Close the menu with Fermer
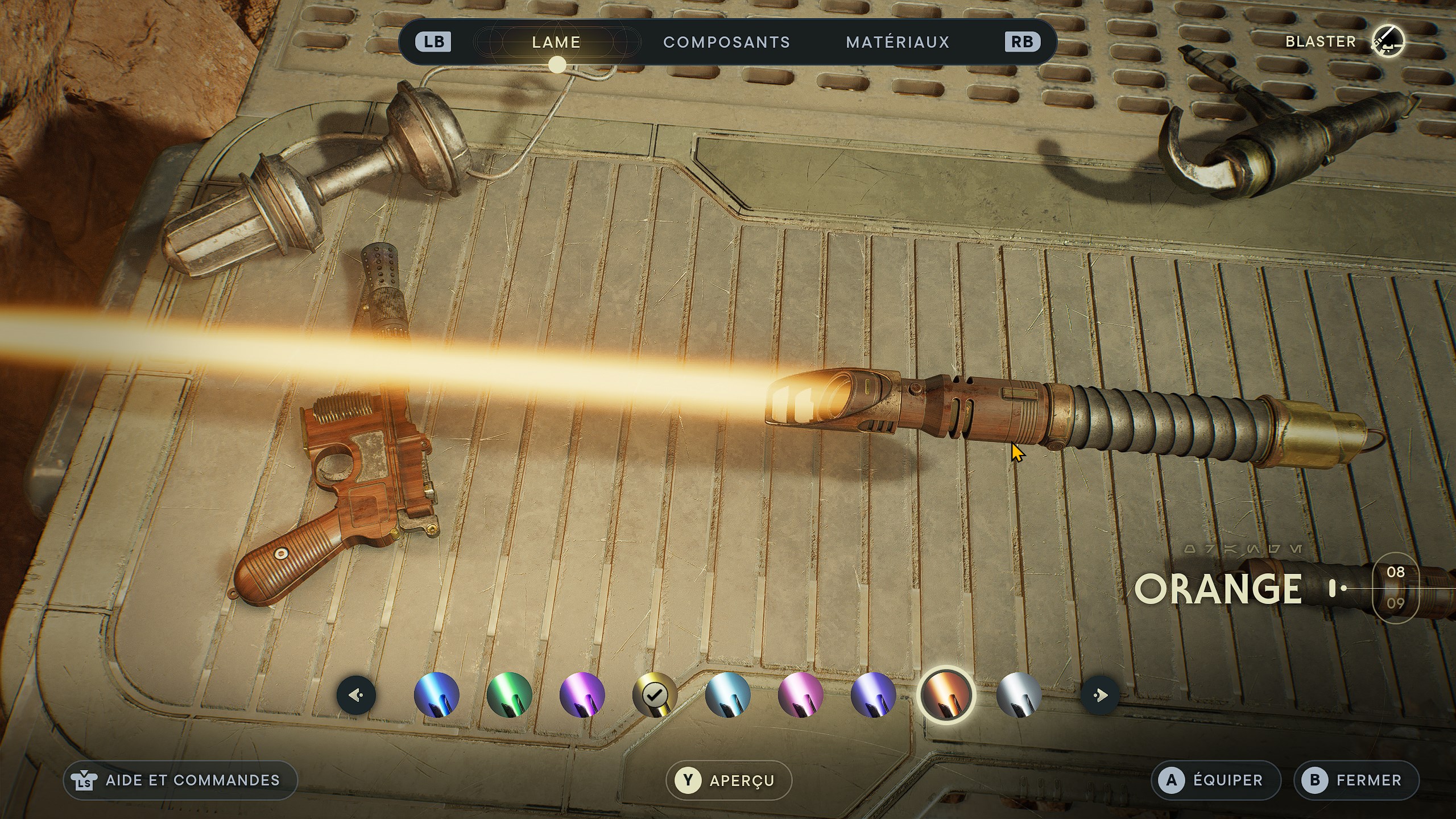The image size is (1456, 819). 1356,780
